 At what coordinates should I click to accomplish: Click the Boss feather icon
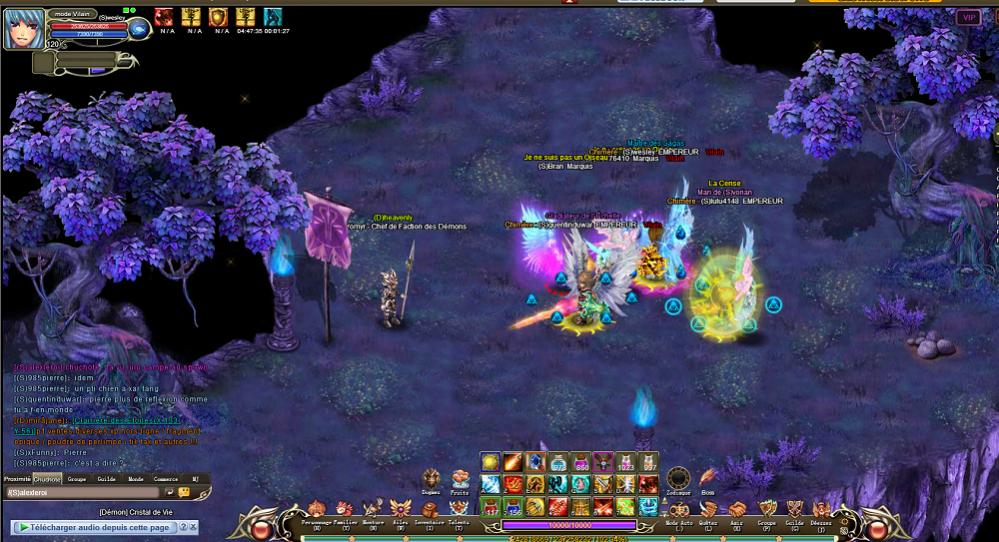[x=708, y=478]
